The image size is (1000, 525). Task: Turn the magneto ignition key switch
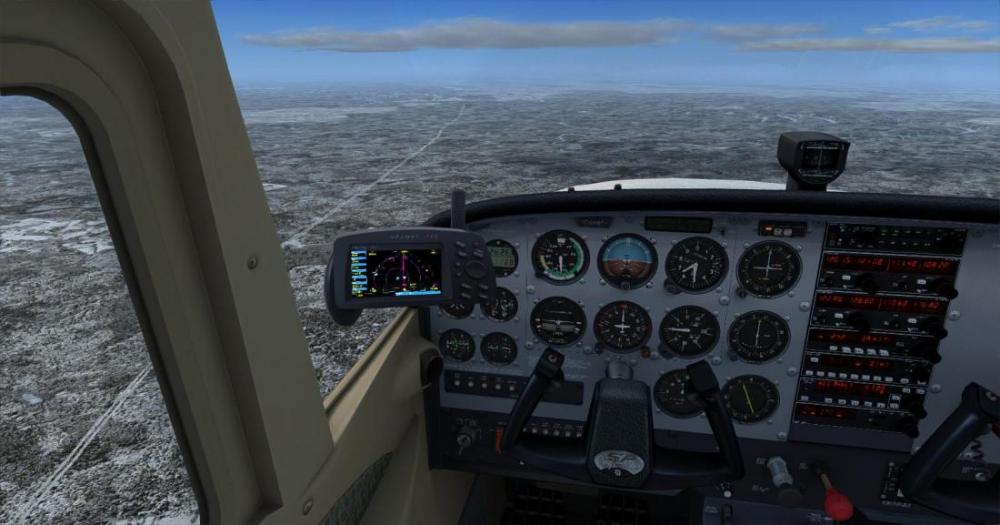coord(465,438)
